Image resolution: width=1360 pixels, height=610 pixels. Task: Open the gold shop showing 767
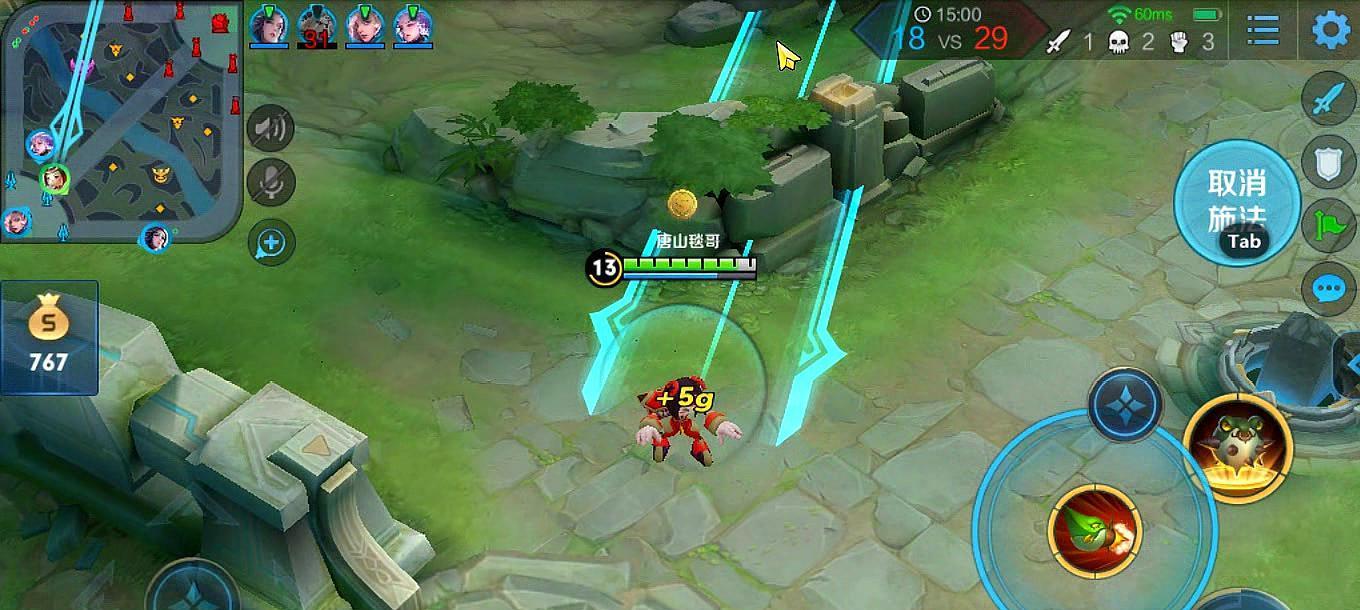pyautogui.click(x=49, y=337)
